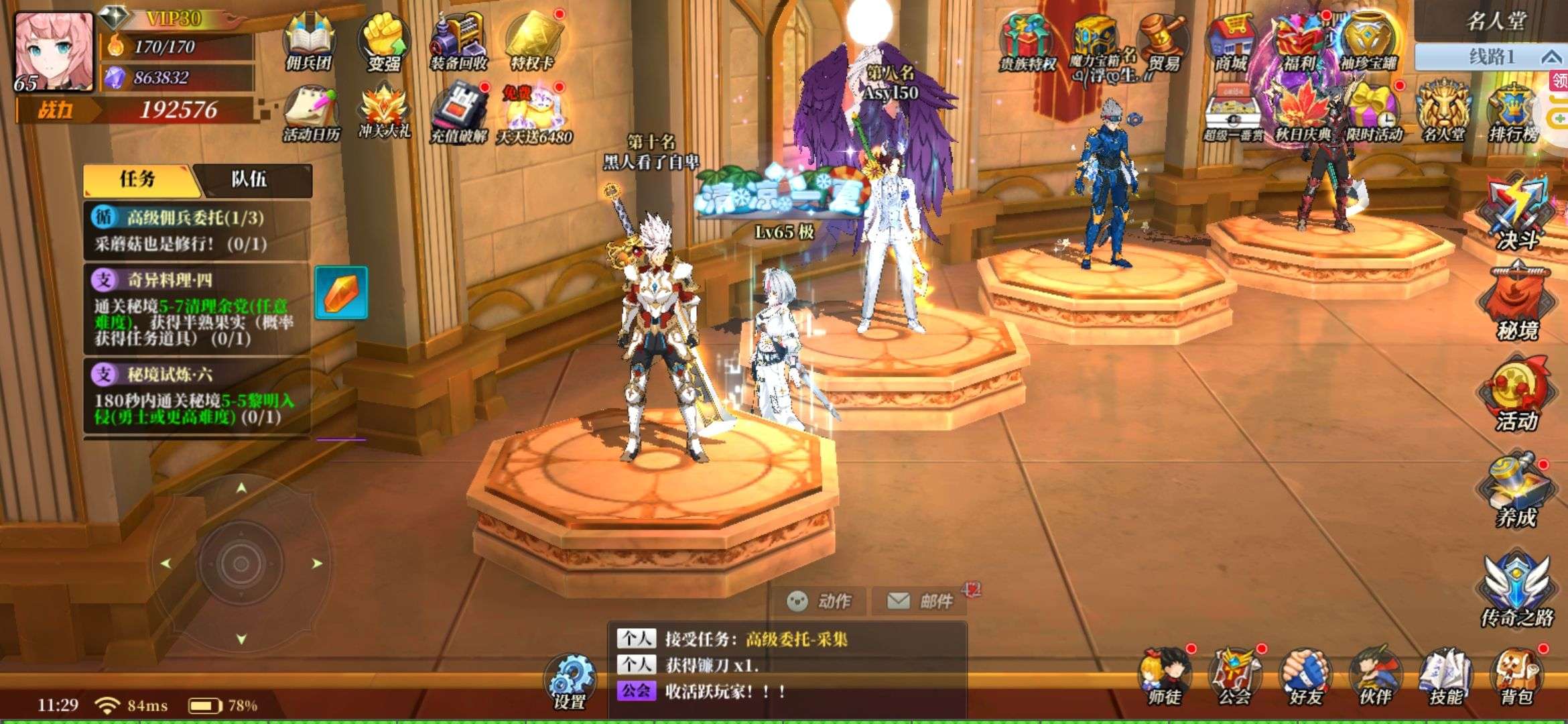Enter 决斗 duel mode
This screenshot has width=1568, height=724.
pyautogui.click(x=1517, y=211)
